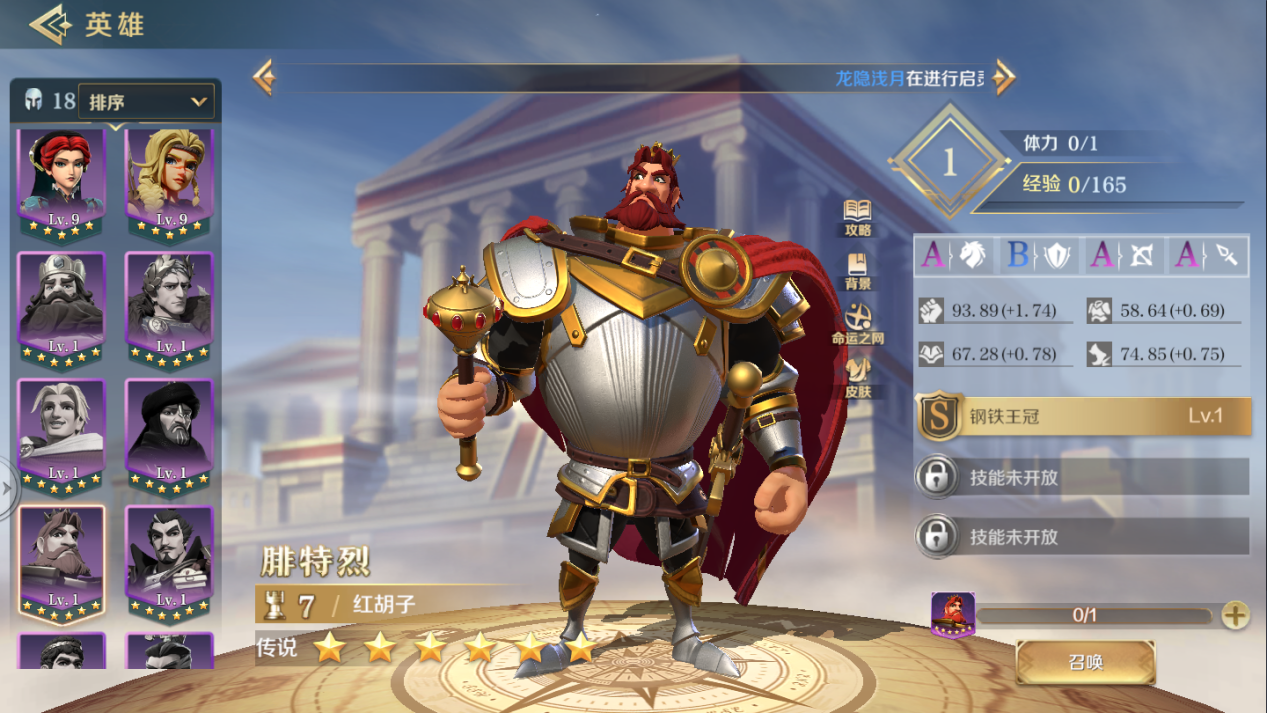Select the white-haired hero portrait
This screenshot has height=713, width=1267.
tap(62, 434)
